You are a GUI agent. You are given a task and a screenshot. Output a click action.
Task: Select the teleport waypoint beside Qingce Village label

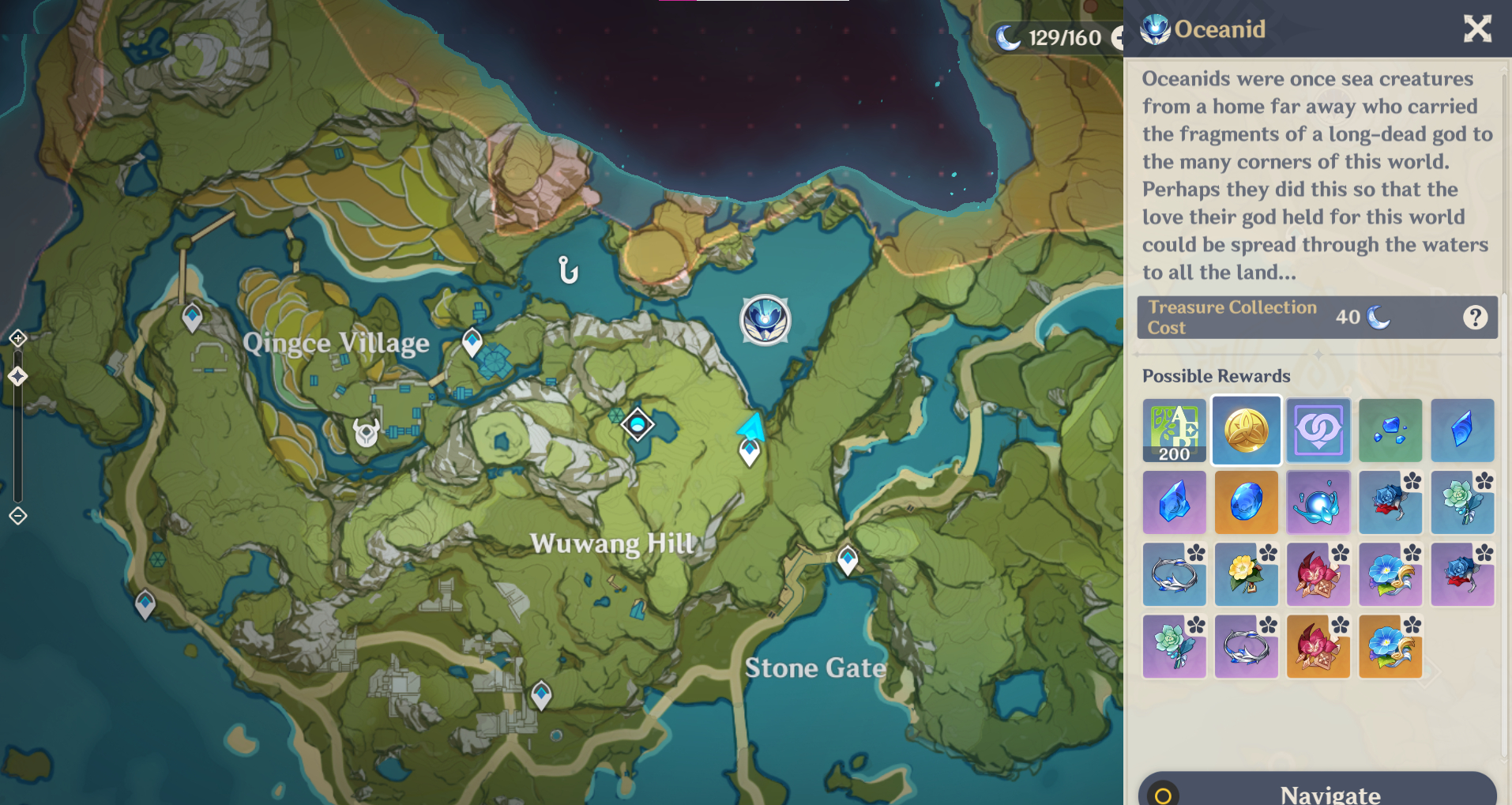click(472, 342)
